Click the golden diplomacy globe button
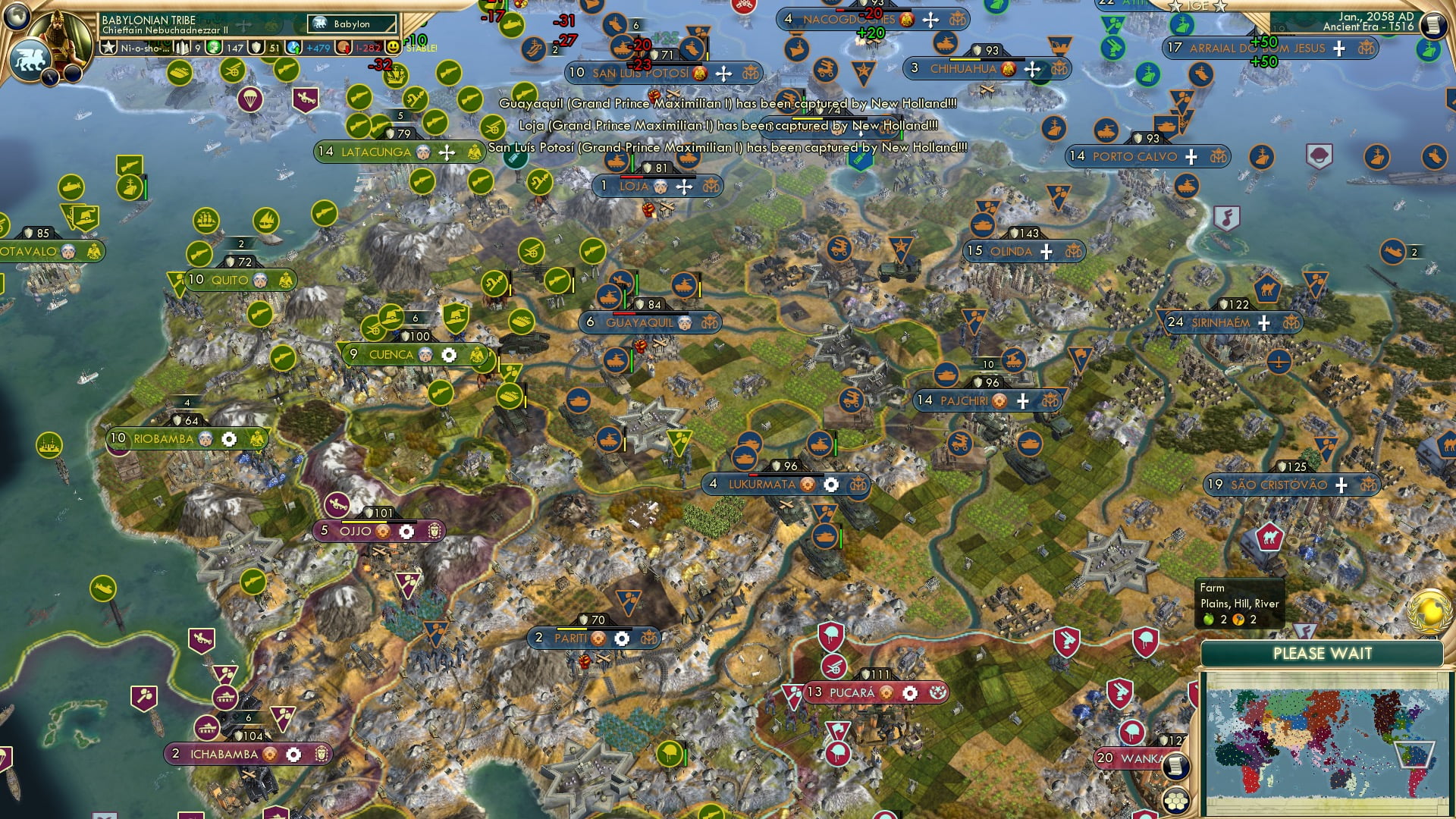The width and height of the screenshot is (1456, 819). [x=1430, y=612]
